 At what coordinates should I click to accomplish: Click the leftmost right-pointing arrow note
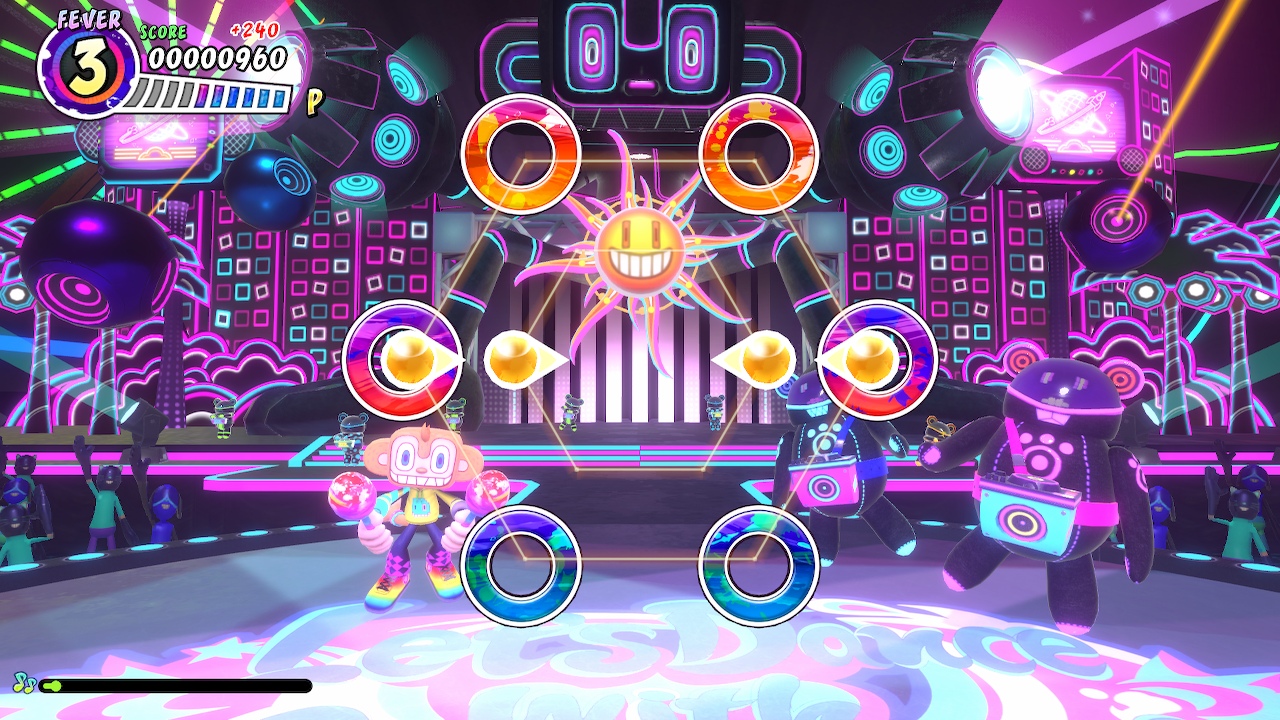420,357
